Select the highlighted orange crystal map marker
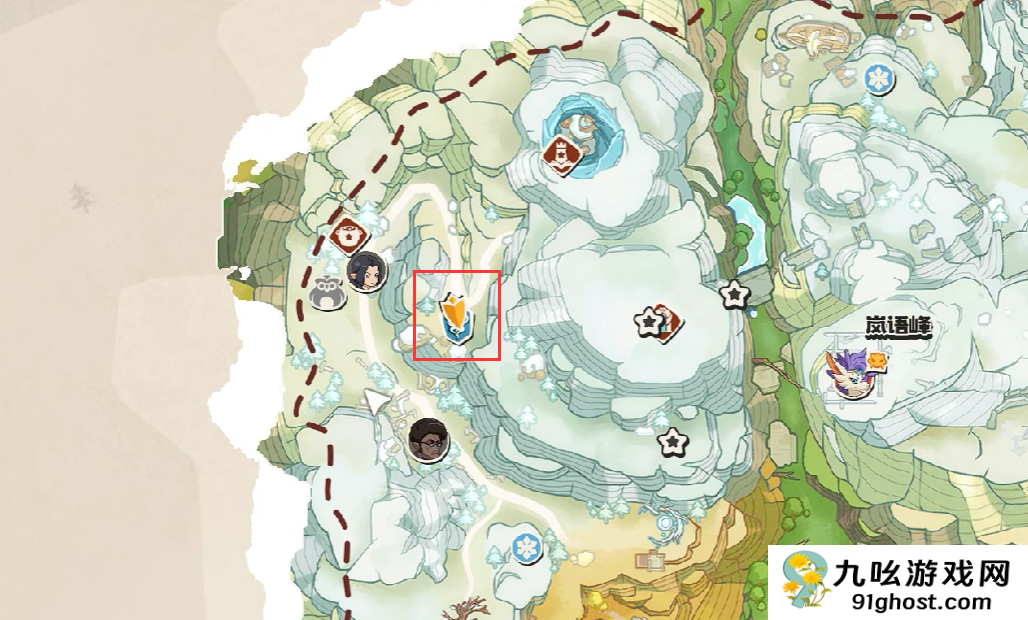1028x620 pixels. (456, 316)
